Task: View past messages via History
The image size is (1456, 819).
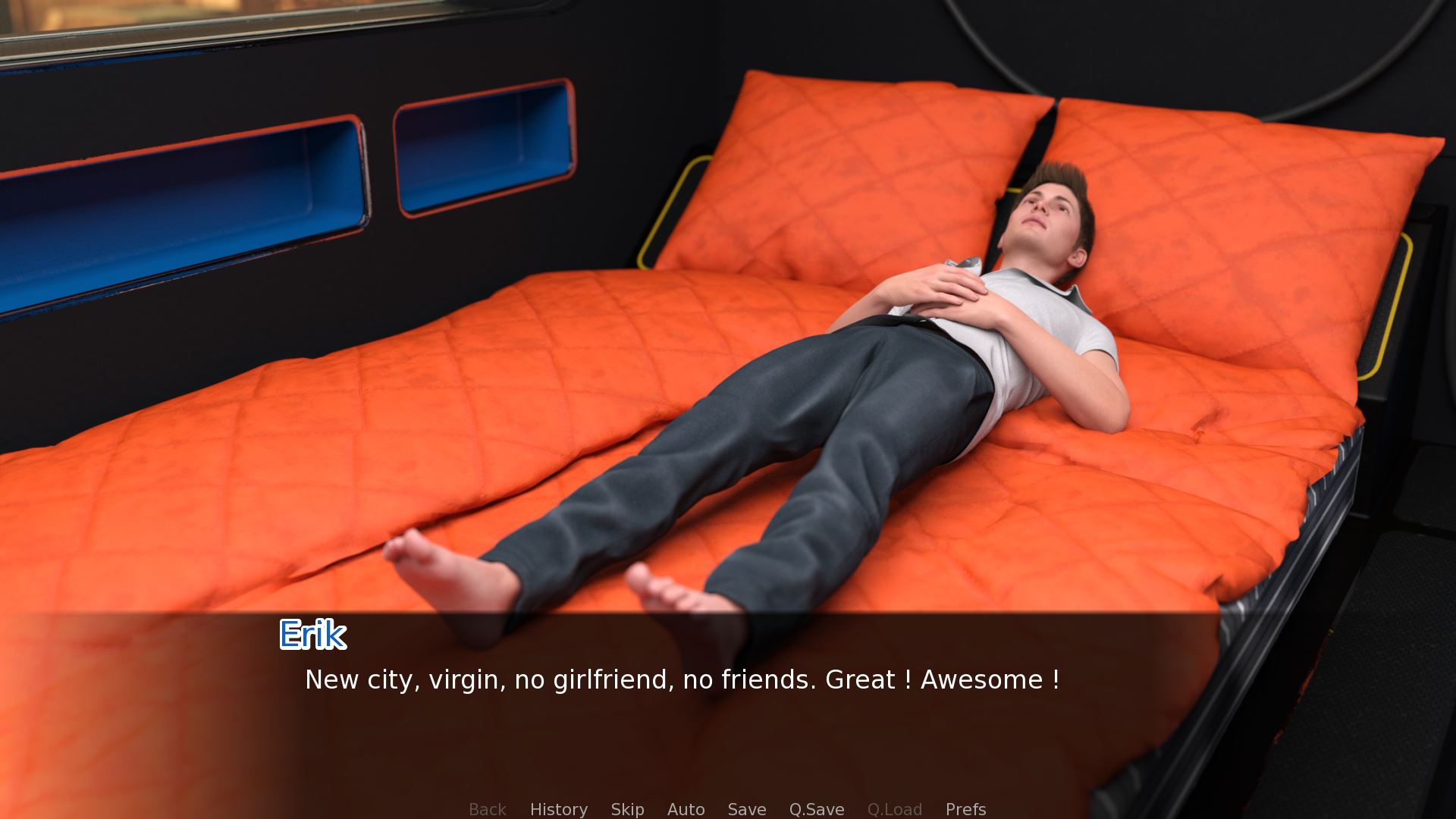Action: 558,809
